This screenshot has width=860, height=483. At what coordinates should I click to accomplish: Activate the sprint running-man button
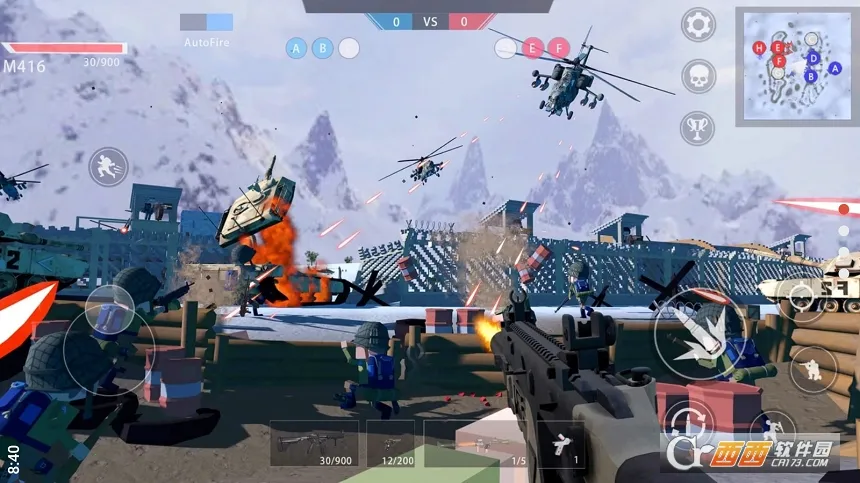point(108,167)
